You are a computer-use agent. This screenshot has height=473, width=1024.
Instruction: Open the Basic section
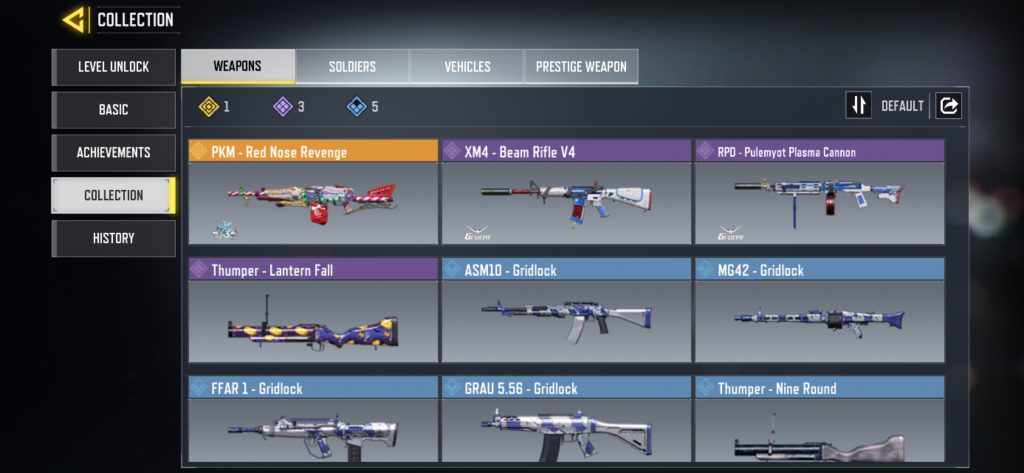click(x=113, y=110)
